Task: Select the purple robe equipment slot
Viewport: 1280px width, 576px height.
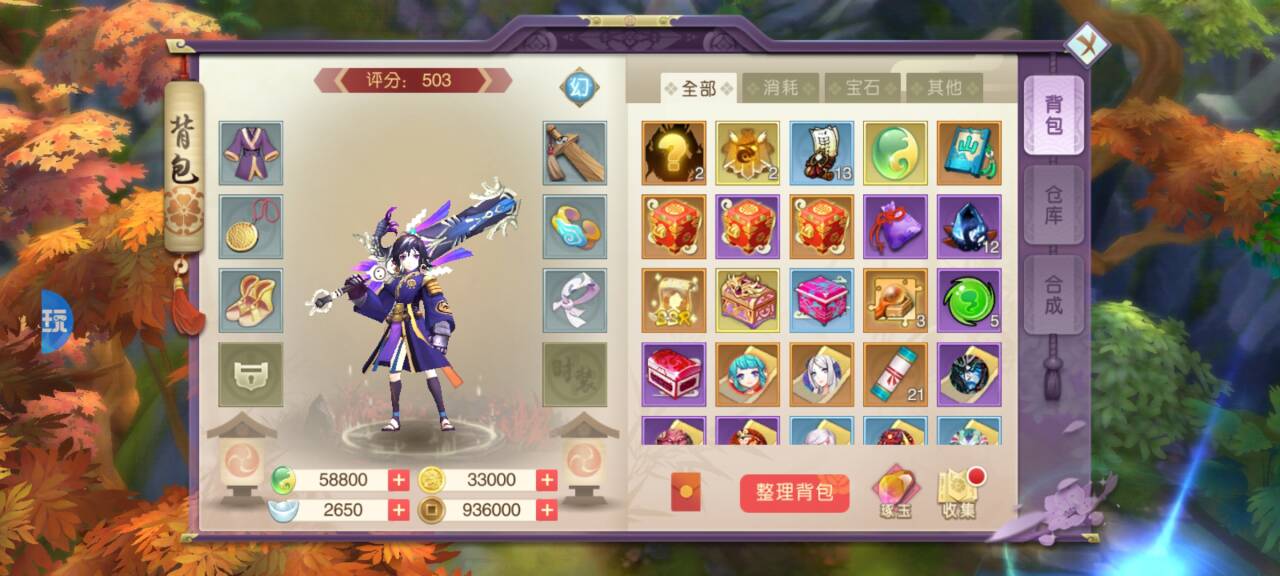Action: click(x=250, y=153)
